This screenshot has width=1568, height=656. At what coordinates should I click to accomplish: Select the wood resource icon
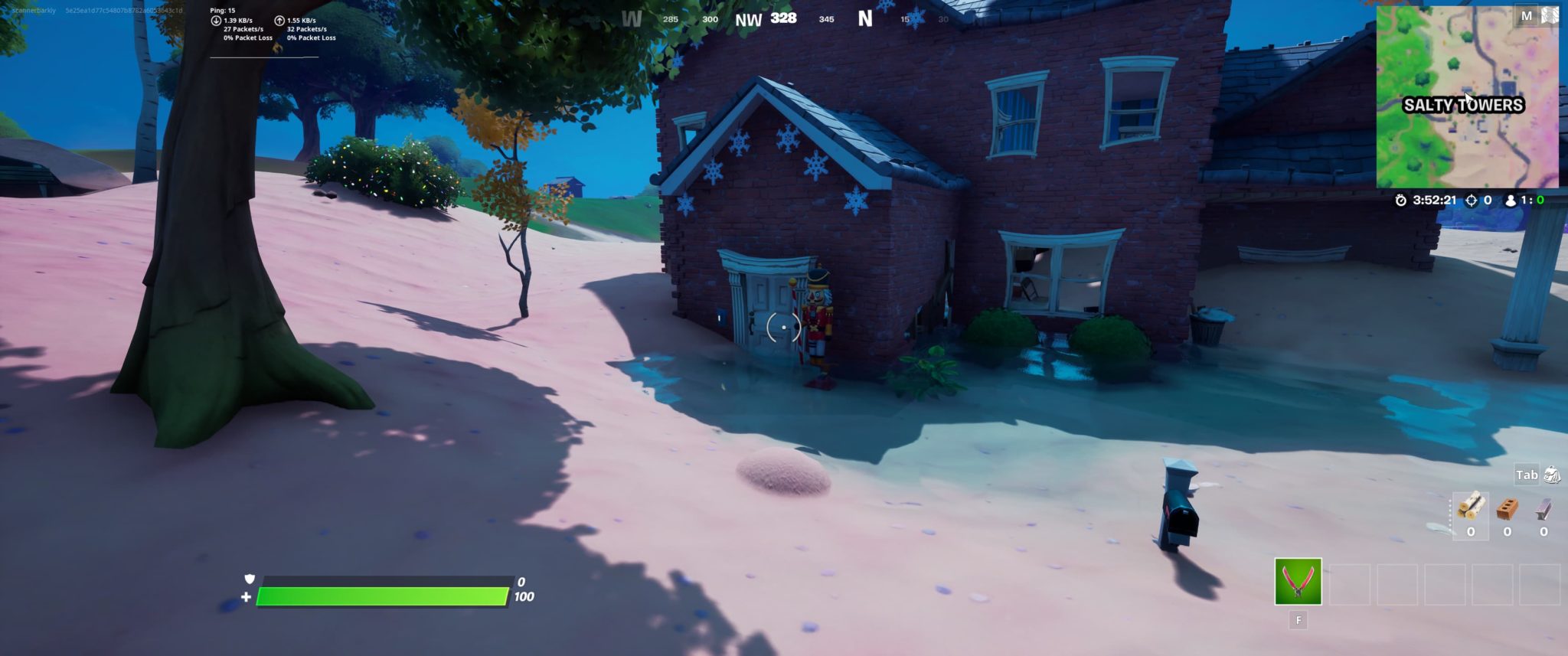[1471, 505]
